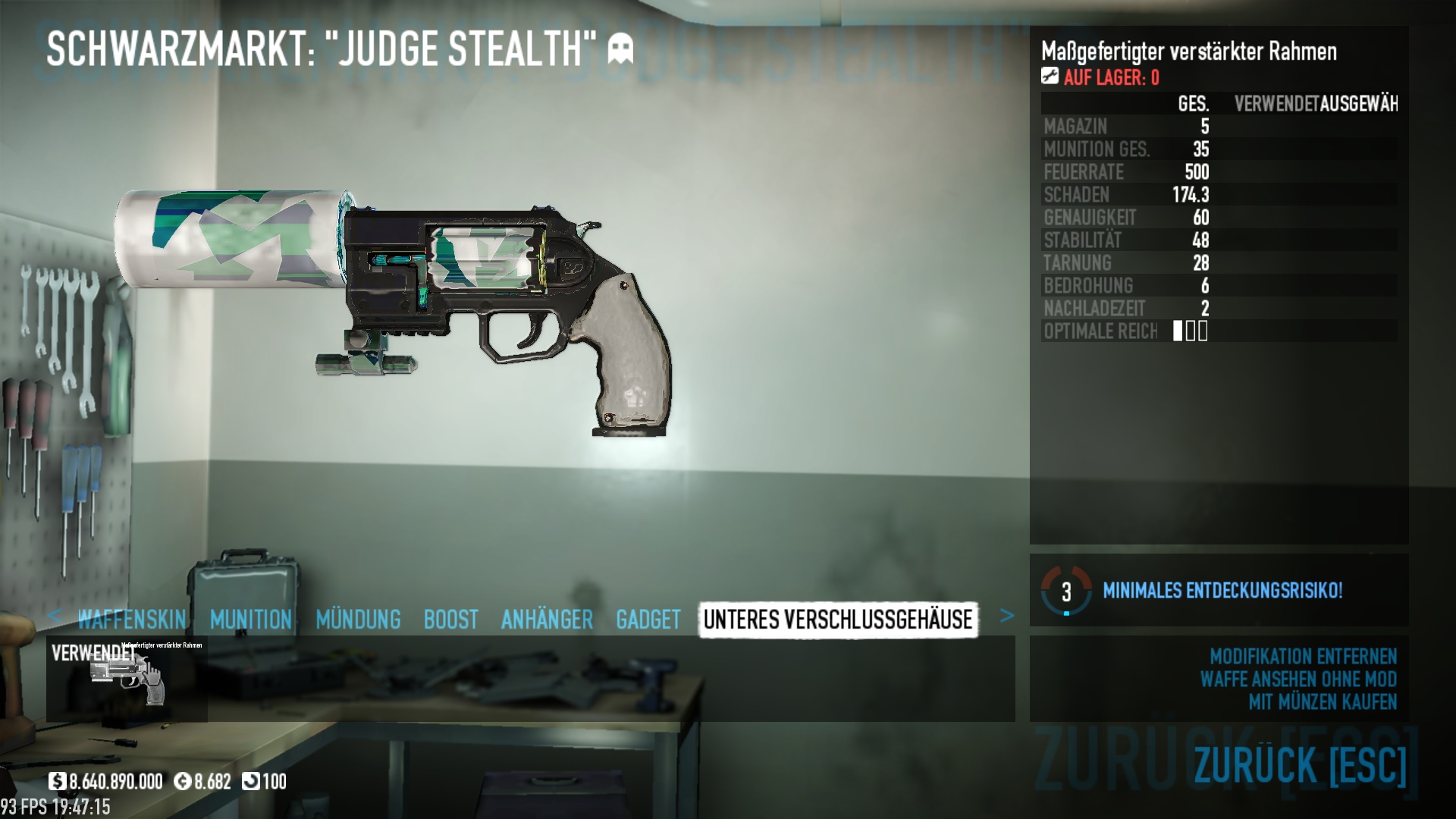Choose Waffe ansehen ohne Mod
Image resolution: width=1456 pixels, height=819 pixels.
point(1298,679)
